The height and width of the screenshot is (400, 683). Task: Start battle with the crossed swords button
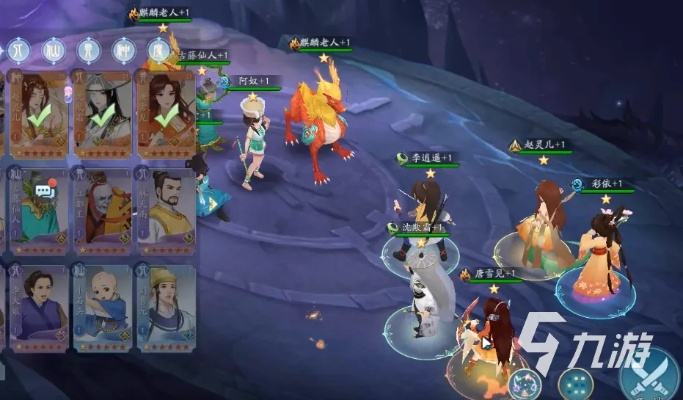pyautogui.click(x=649, y=378)
